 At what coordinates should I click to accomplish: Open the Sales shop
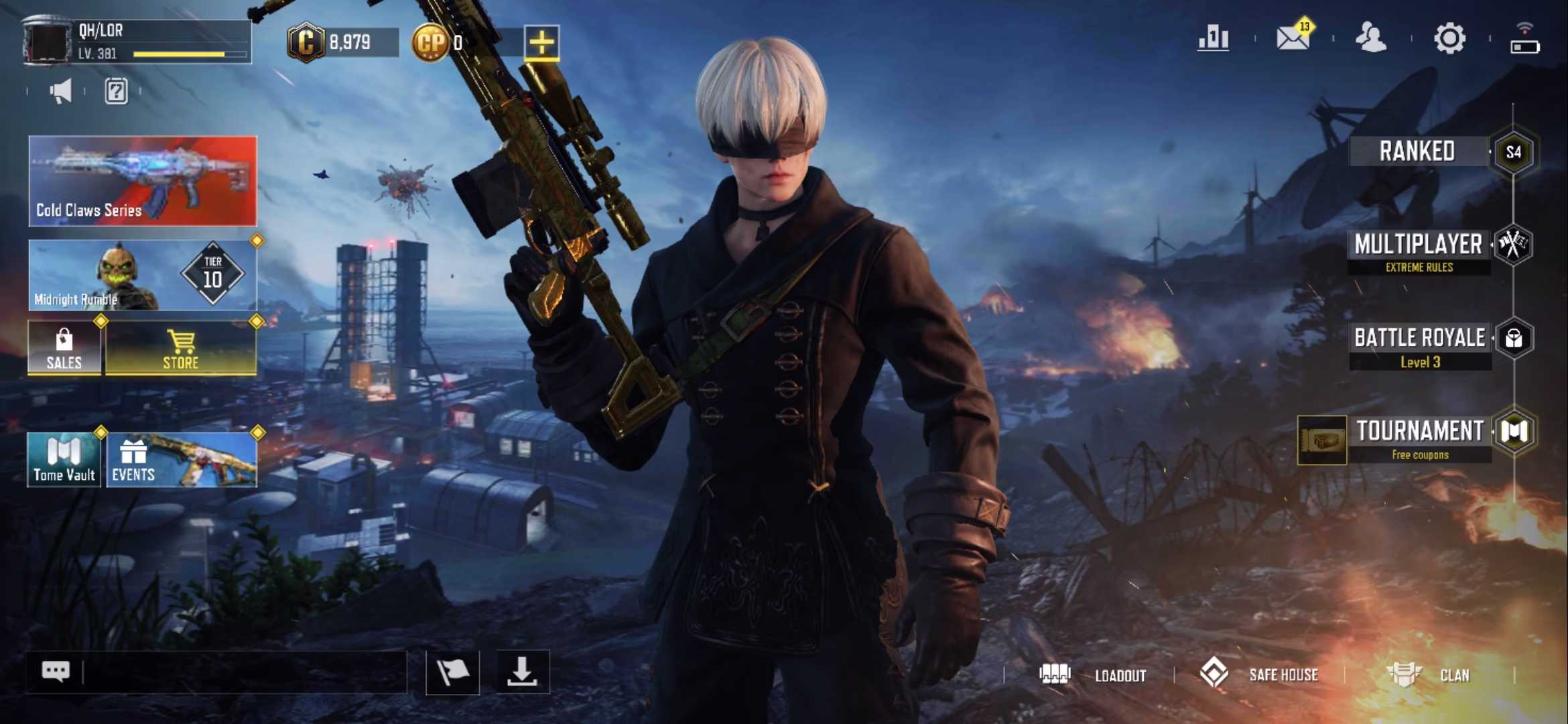(x=64, y=348)
